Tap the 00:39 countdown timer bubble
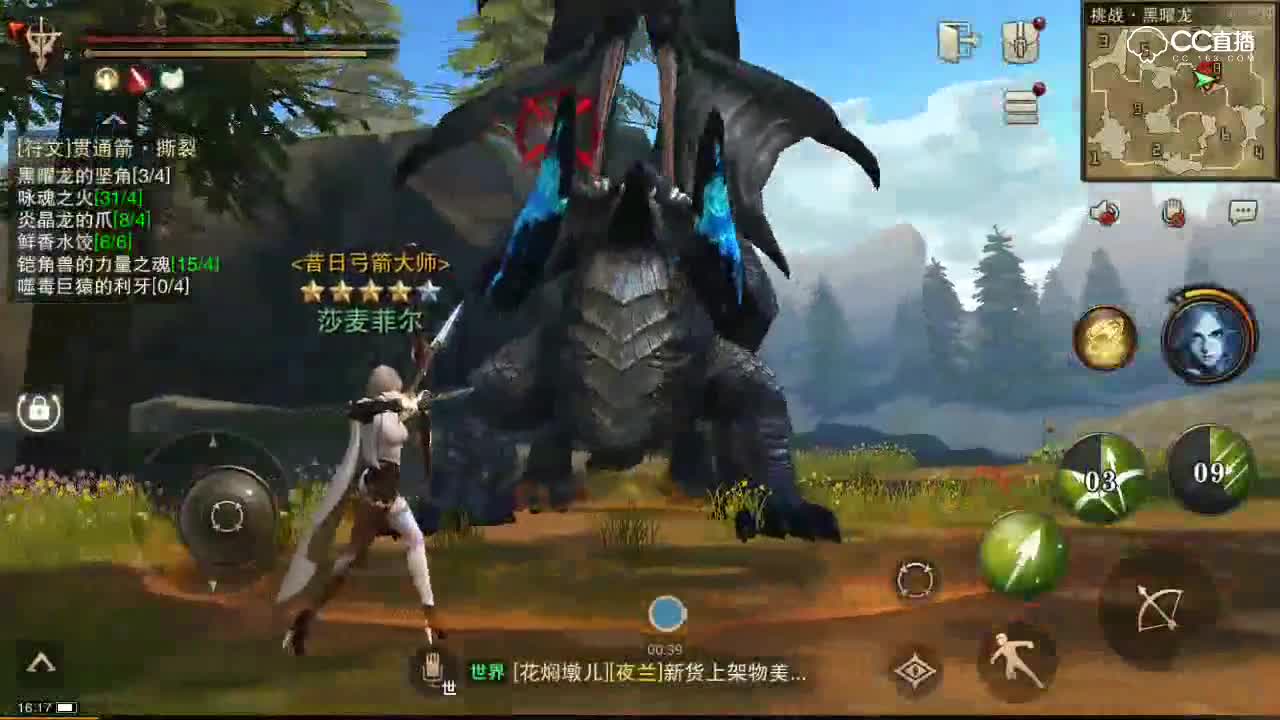The height and width of the screenshot is (720, 1280). (x=666, y=610)
